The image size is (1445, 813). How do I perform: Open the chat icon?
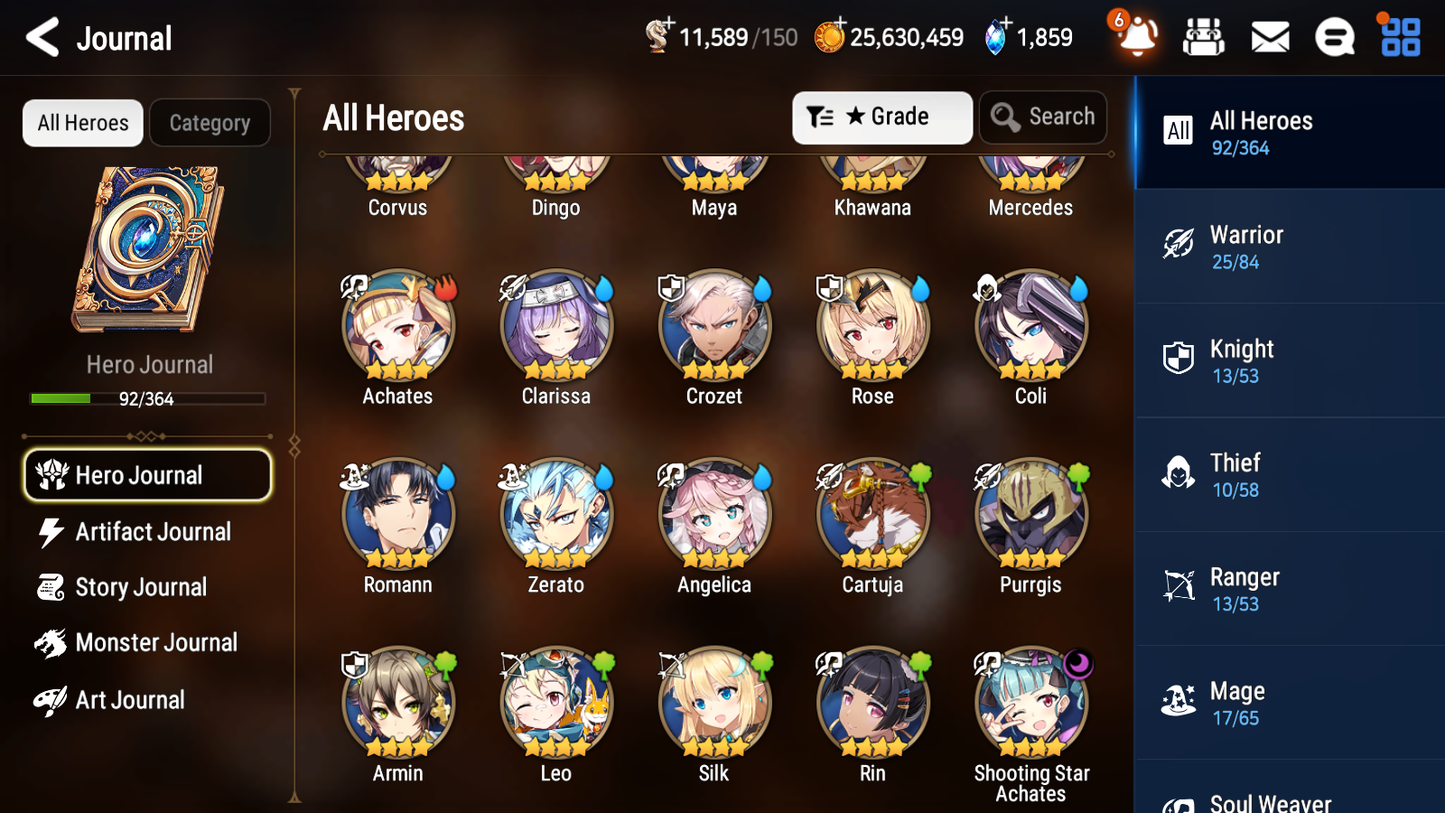pos(1334,36)
